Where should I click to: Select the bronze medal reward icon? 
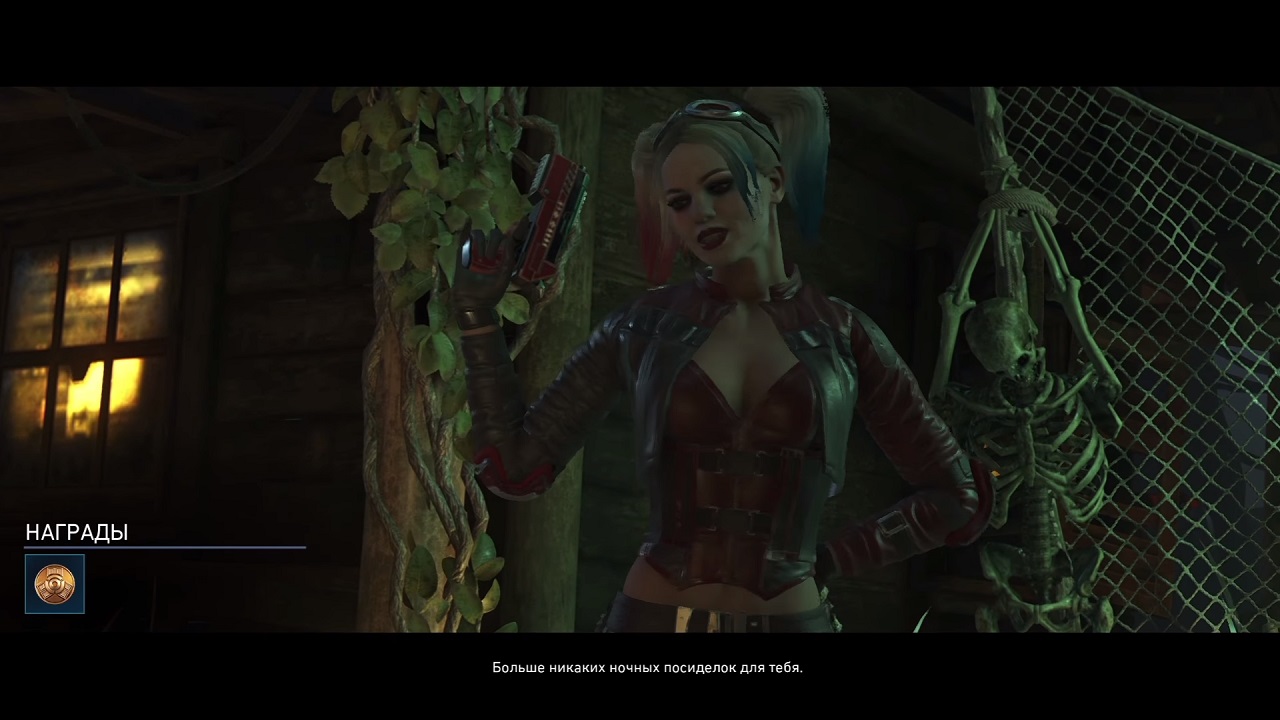tap(55, 584)
